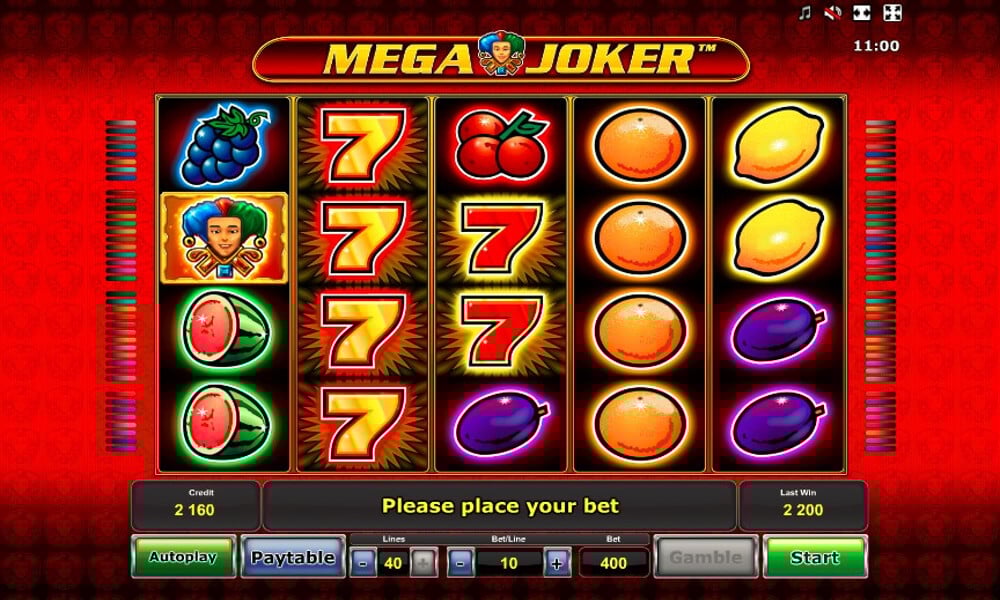Toggle the muted speaker sound icon
The width and height of the screenshot is (1000, 600).
(833, 13)
